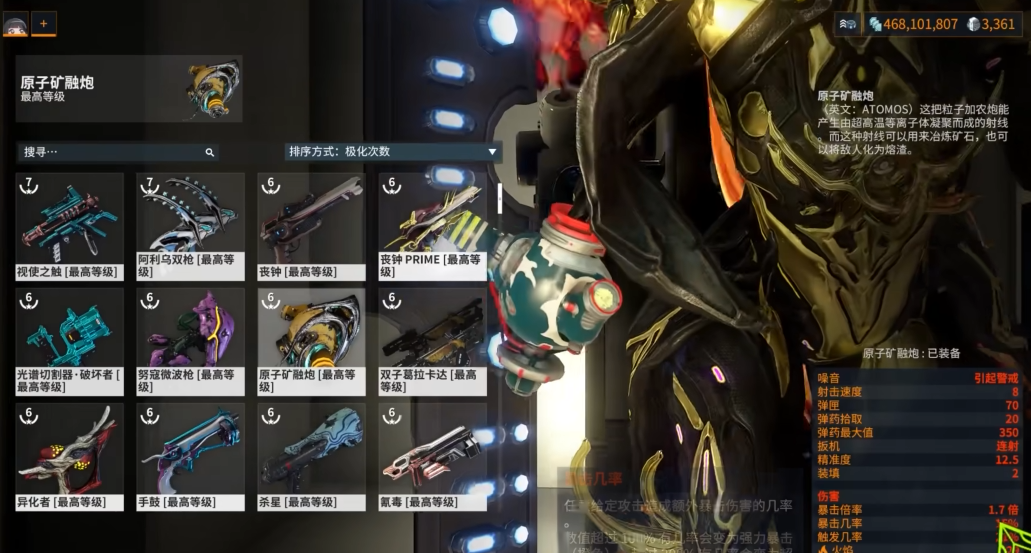Open the platinum balance display
This screenshot has height=553, width=1031.
click(x=991, y=24)
